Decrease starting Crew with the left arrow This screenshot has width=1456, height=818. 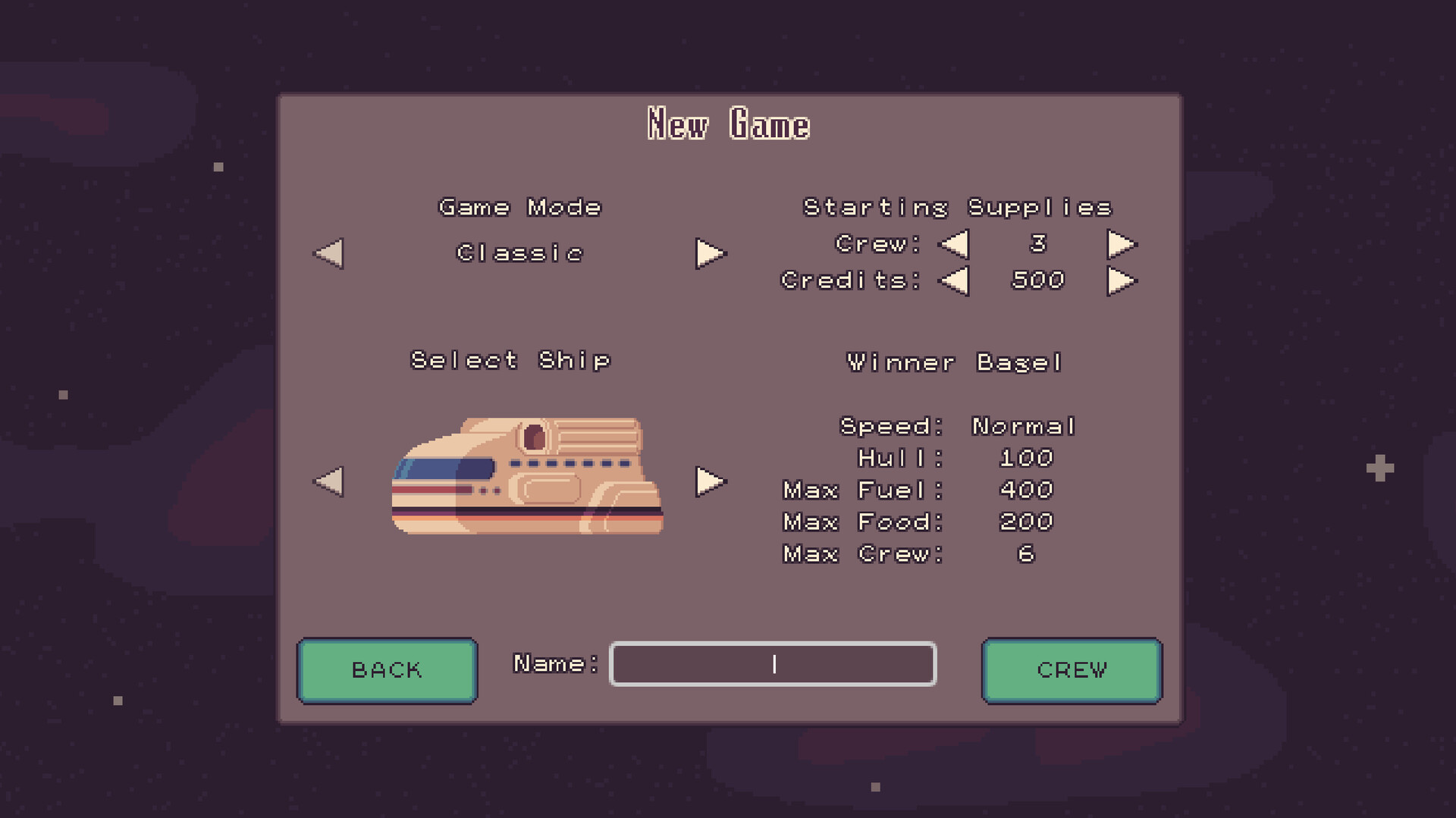pyautogui.click(x=954, y=243)
